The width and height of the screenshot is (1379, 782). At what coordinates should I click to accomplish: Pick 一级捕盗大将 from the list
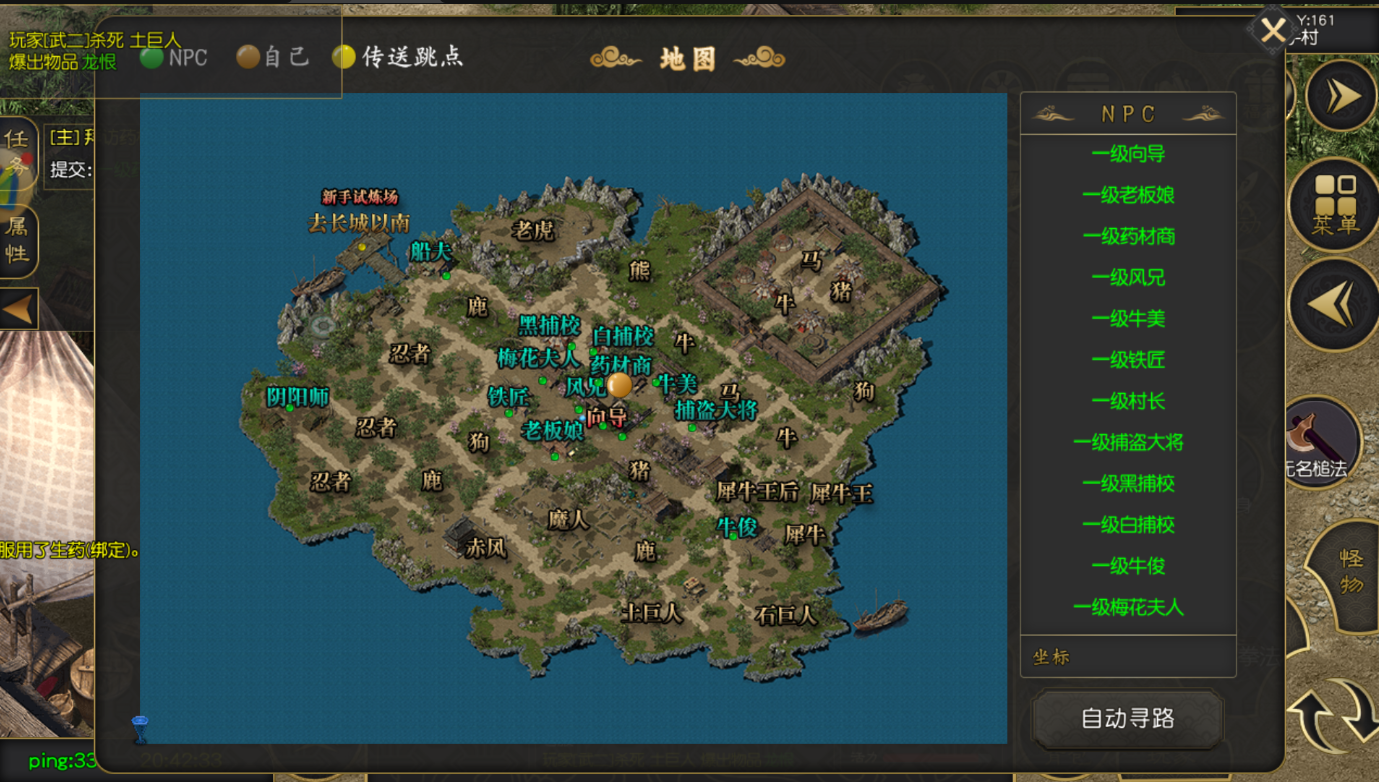pos(1128,442)
